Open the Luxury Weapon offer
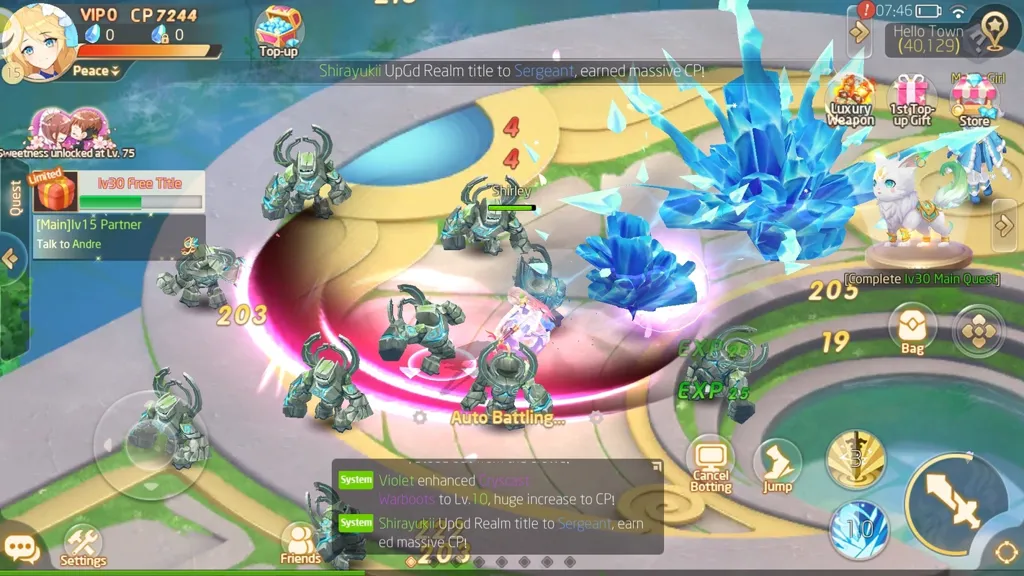This screenshot has height=576, width=1024. click(x=851, y=100)
